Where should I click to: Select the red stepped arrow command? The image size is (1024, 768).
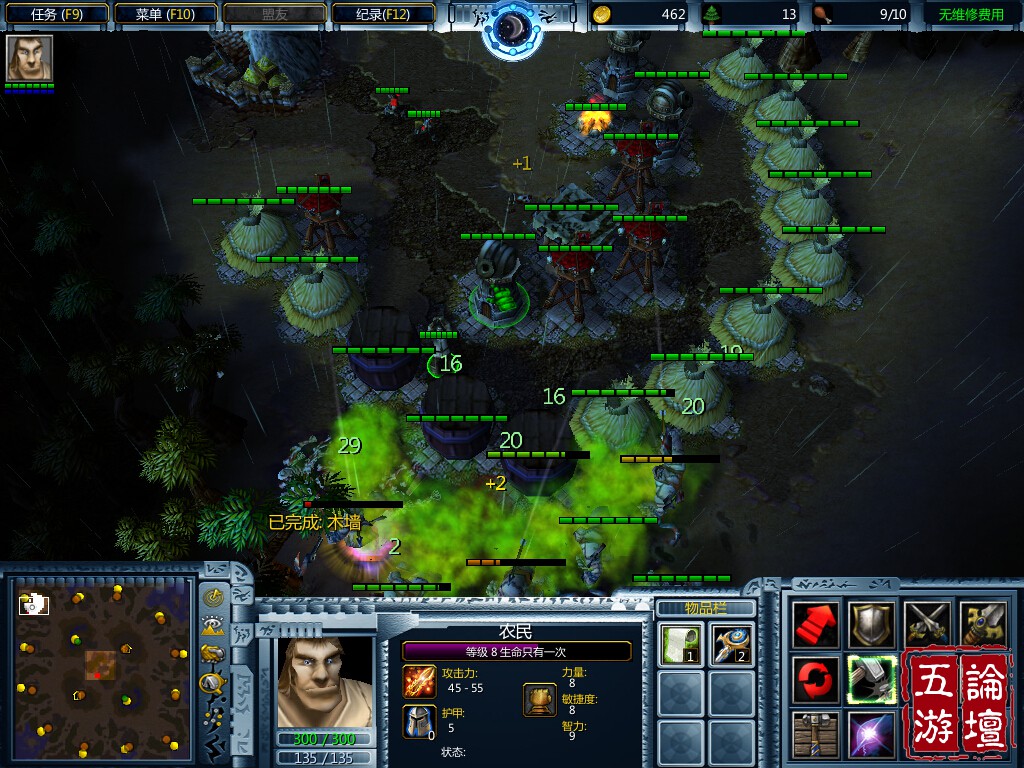816,625
